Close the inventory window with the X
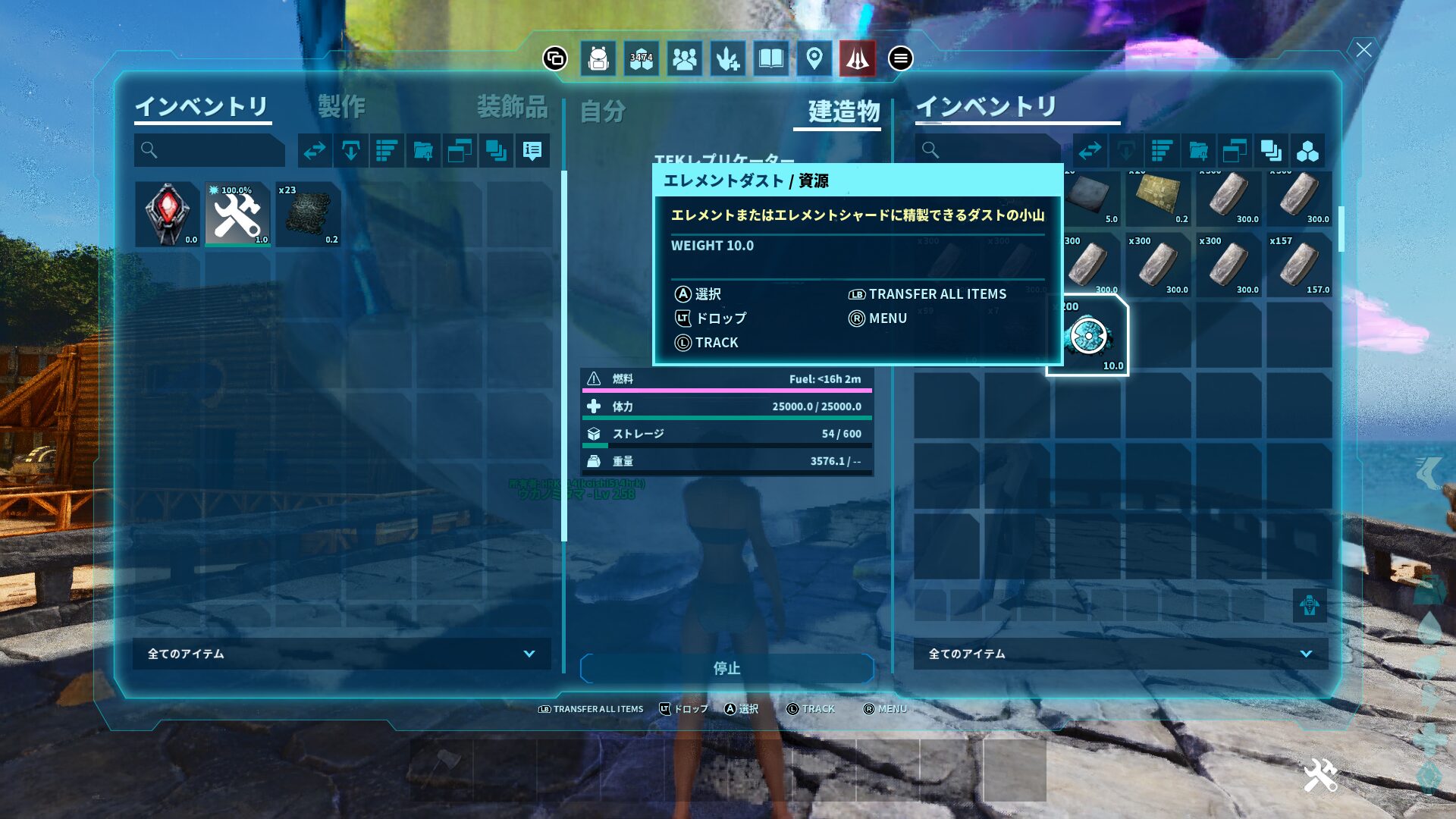Viewport: 1456px width, 819px height. pyautogui.click(x=1363, y=50)
